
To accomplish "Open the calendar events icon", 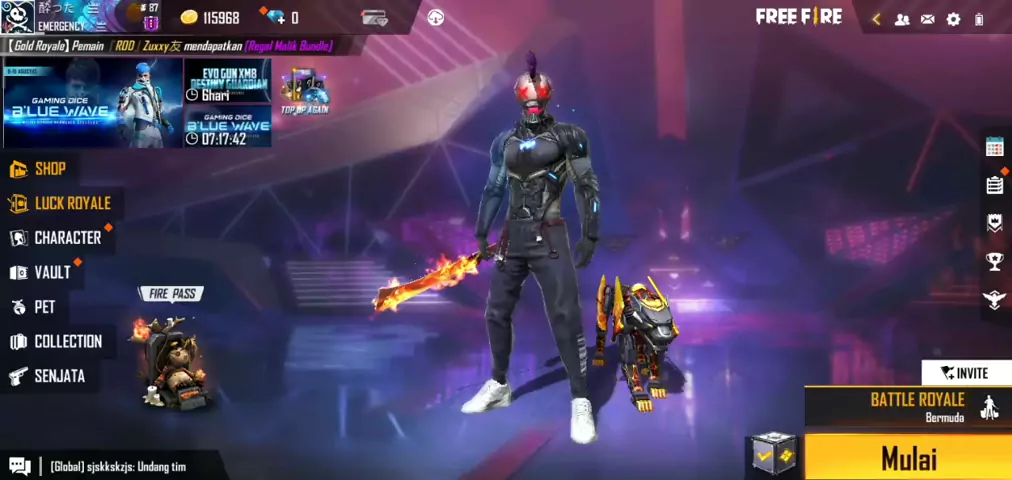I will point(994,147).
